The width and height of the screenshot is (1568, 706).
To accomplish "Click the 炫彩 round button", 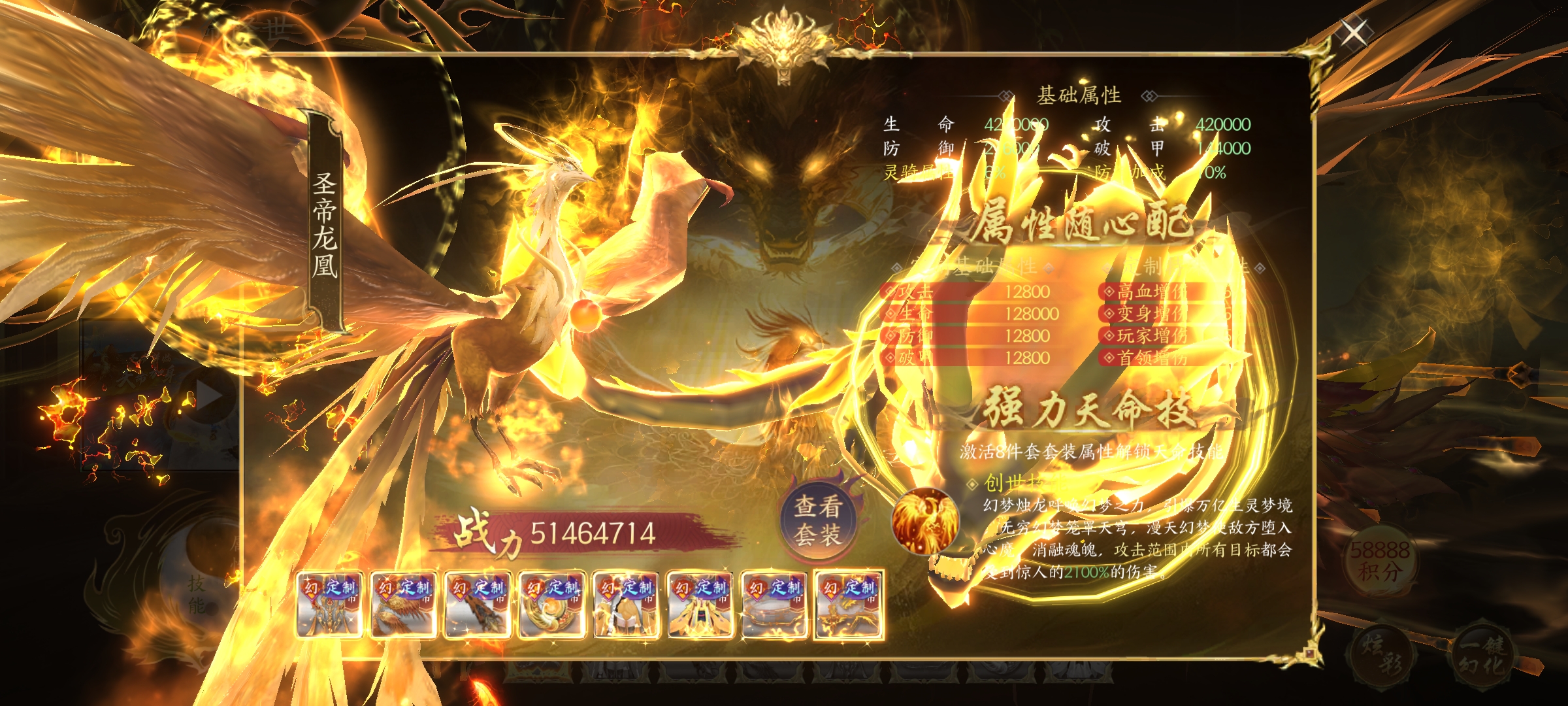I will click(1380, 656).
